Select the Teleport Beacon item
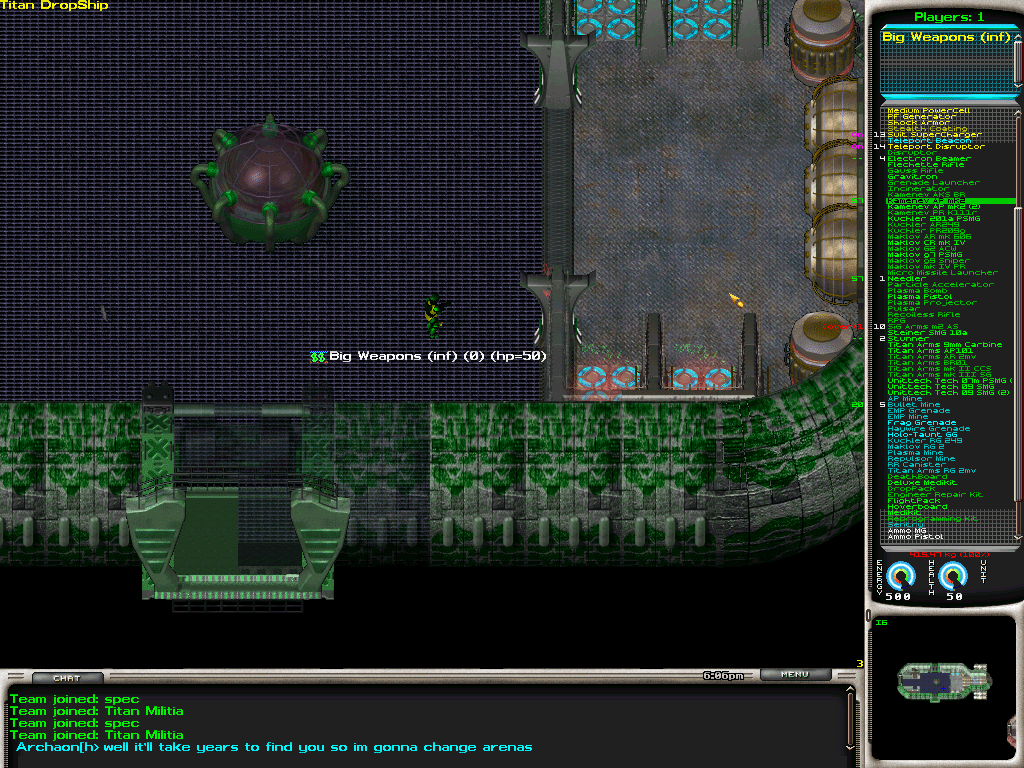1024x768 pixels. coord(928,141)
